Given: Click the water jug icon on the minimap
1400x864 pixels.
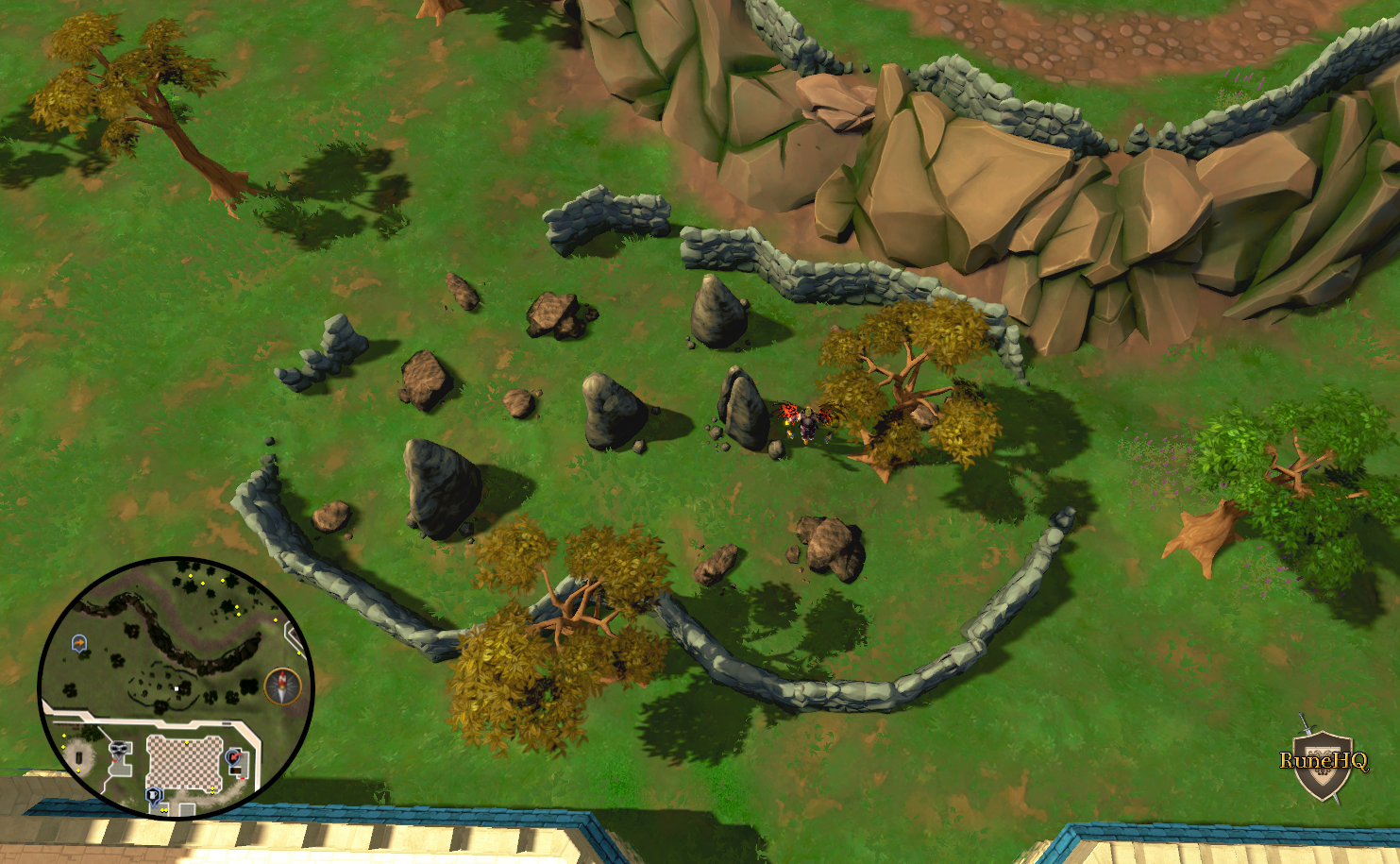Looking at the screenshot, I should (x=154, y=795).
